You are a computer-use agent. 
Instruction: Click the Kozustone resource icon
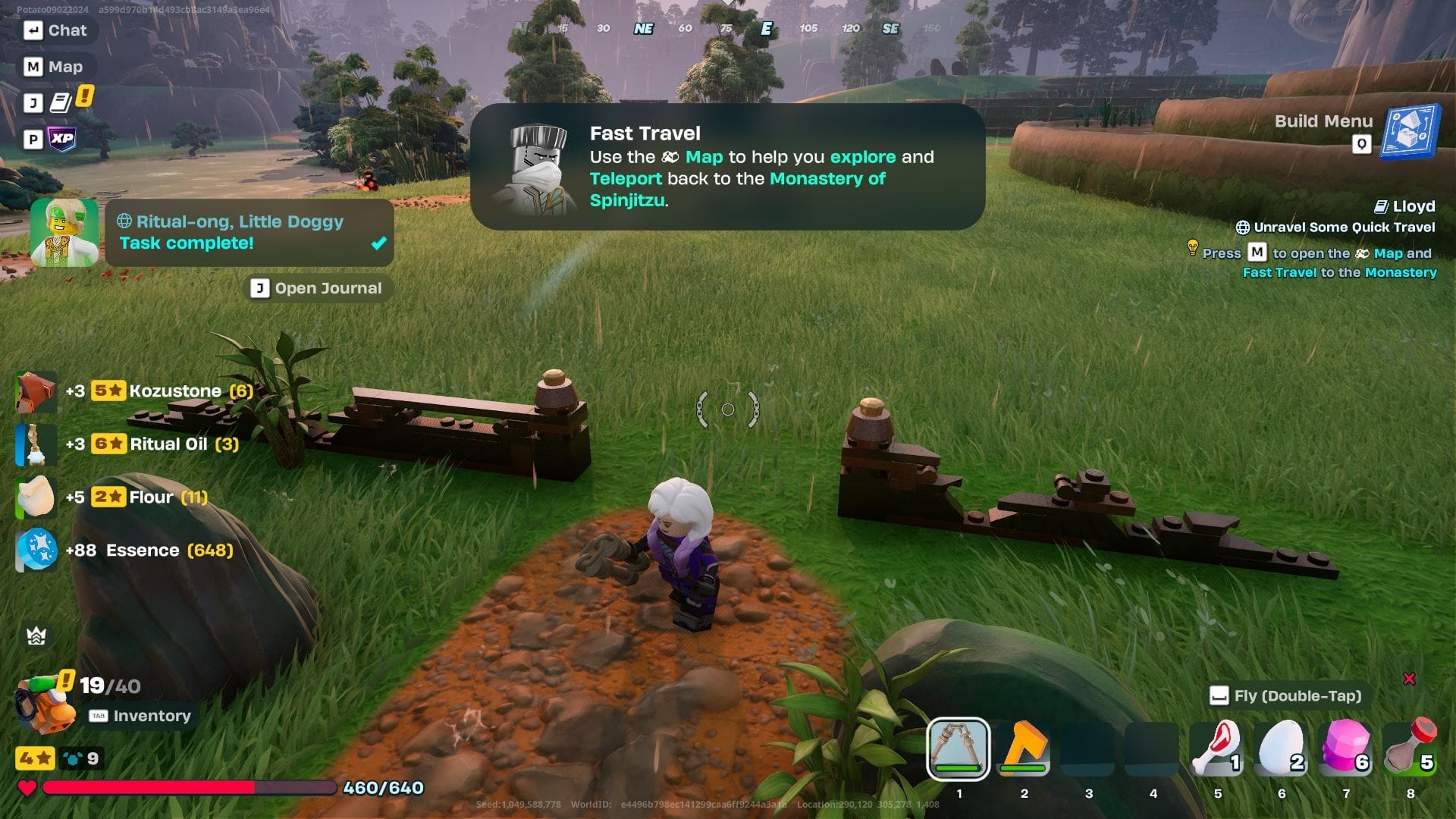pos(35,391)
